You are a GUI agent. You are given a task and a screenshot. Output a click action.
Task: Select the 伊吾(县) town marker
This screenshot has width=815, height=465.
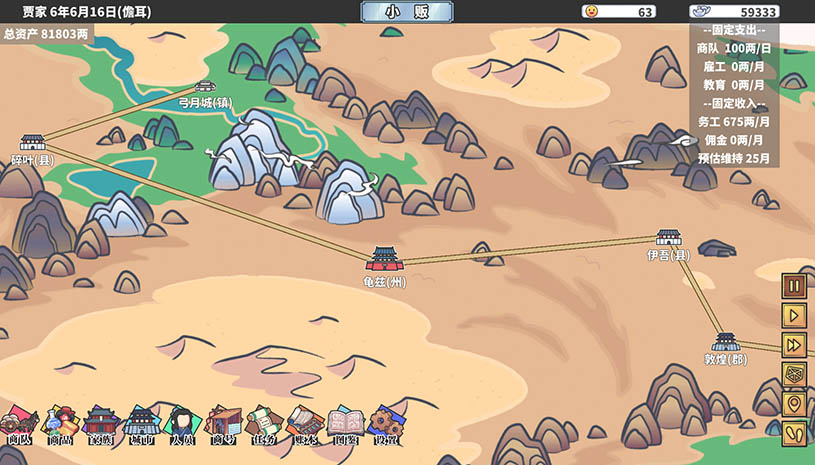pos(668,238)
